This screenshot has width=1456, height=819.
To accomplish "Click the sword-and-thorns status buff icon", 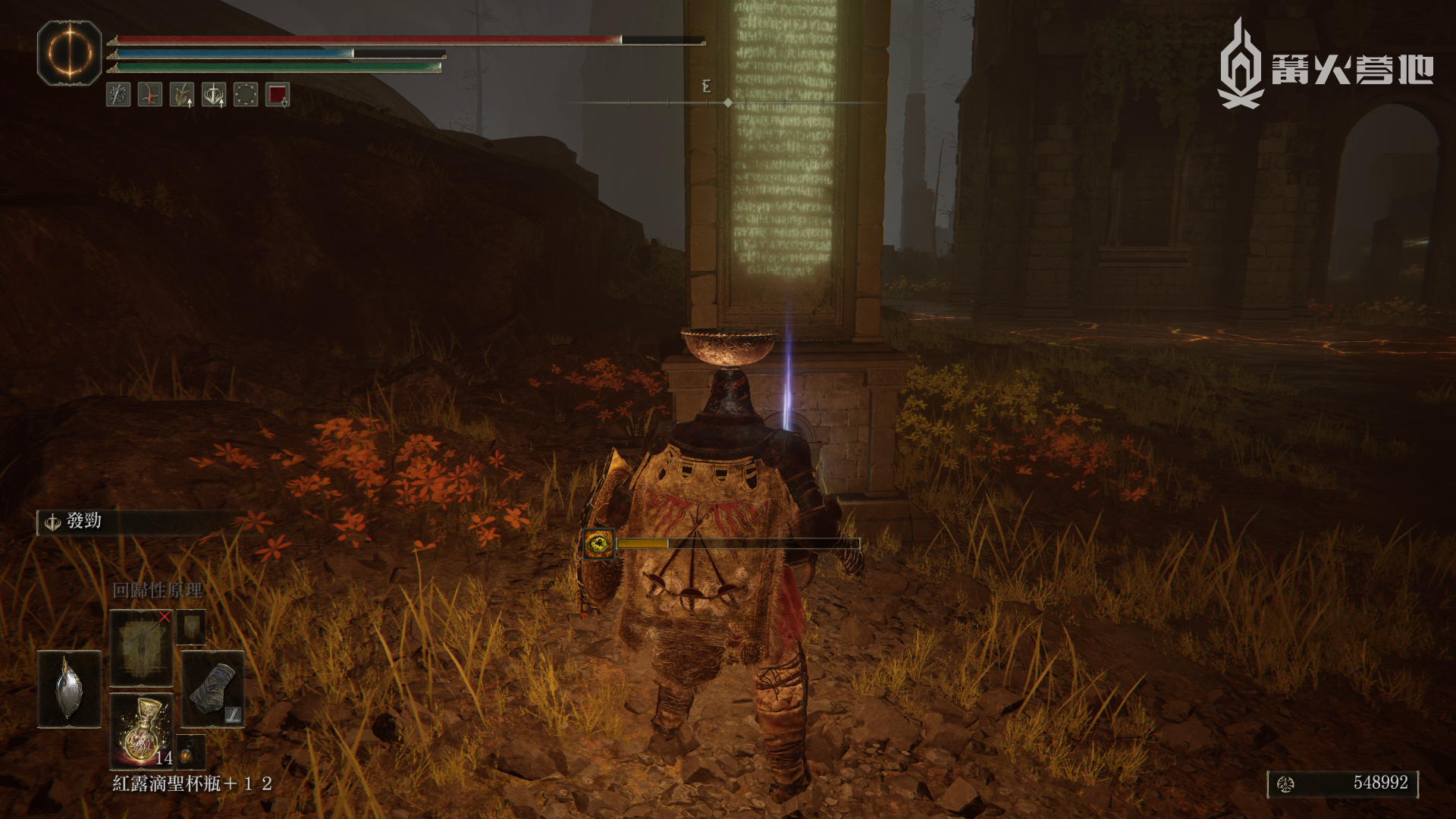I will tap(118, 95).
